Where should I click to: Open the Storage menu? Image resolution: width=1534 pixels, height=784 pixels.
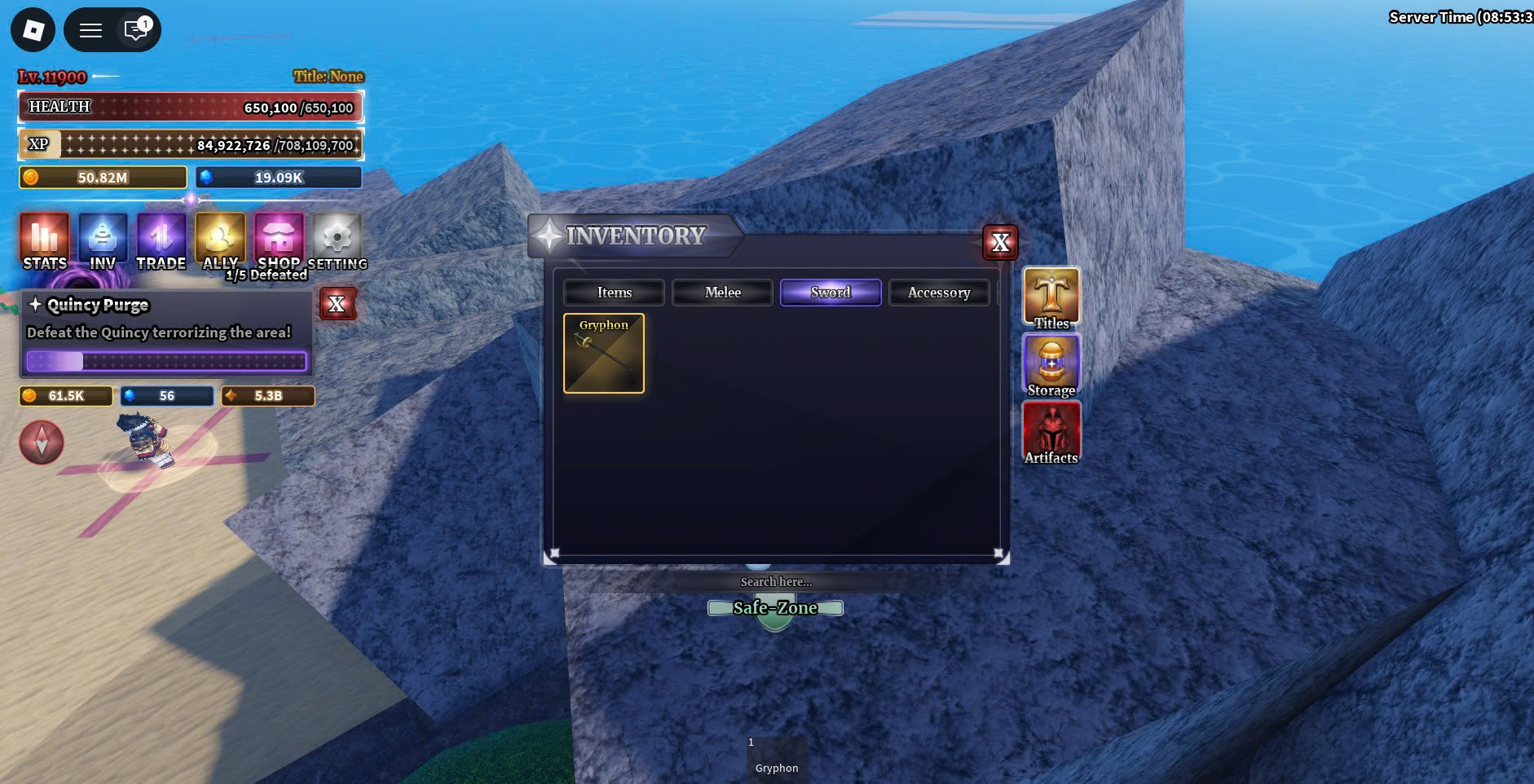click(1051, 365)
